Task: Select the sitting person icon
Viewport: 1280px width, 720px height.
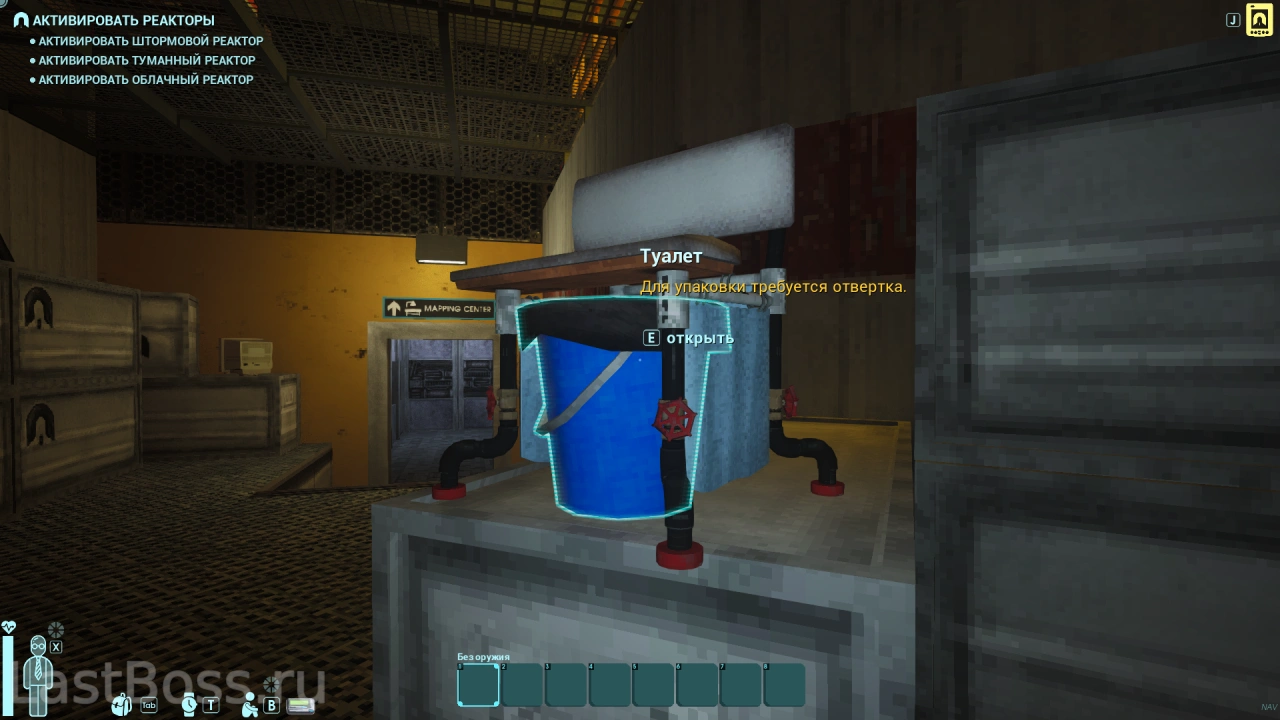Action: click(250, 704)
